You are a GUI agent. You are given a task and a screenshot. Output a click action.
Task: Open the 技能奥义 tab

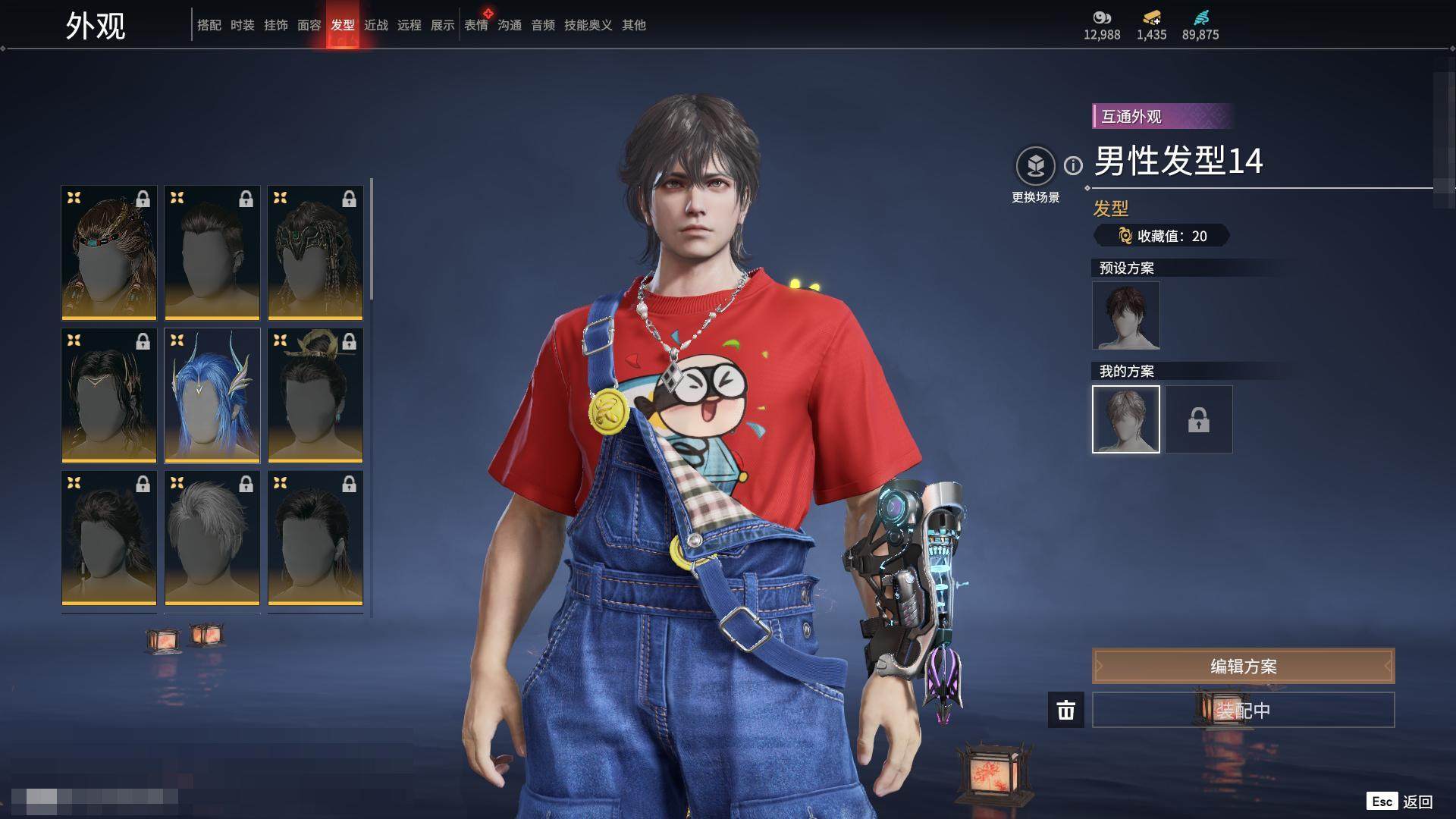tap(588, 25)
